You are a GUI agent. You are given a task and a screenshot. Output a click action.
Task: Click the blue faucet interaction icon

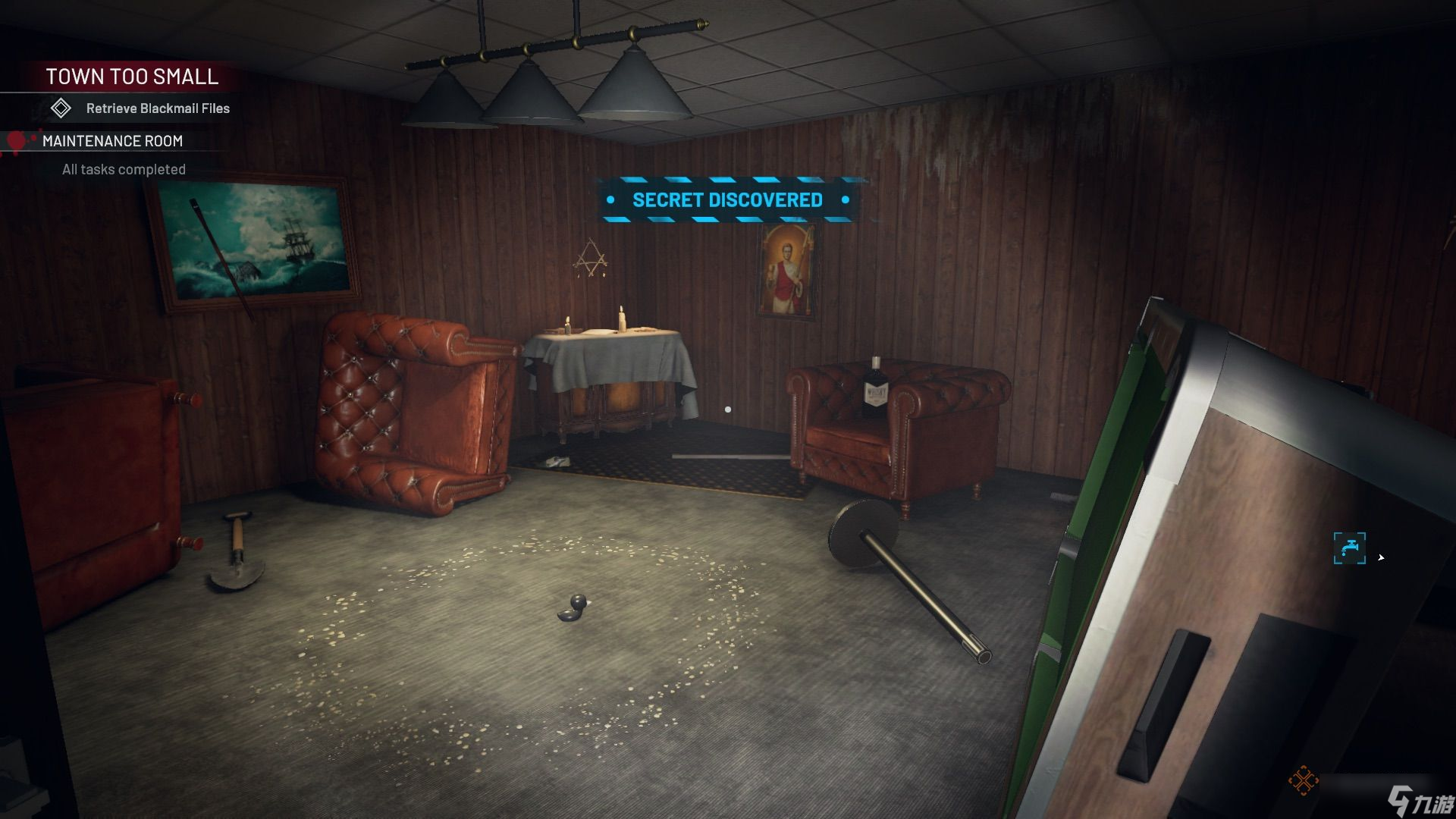click(x=1349, y=548)
